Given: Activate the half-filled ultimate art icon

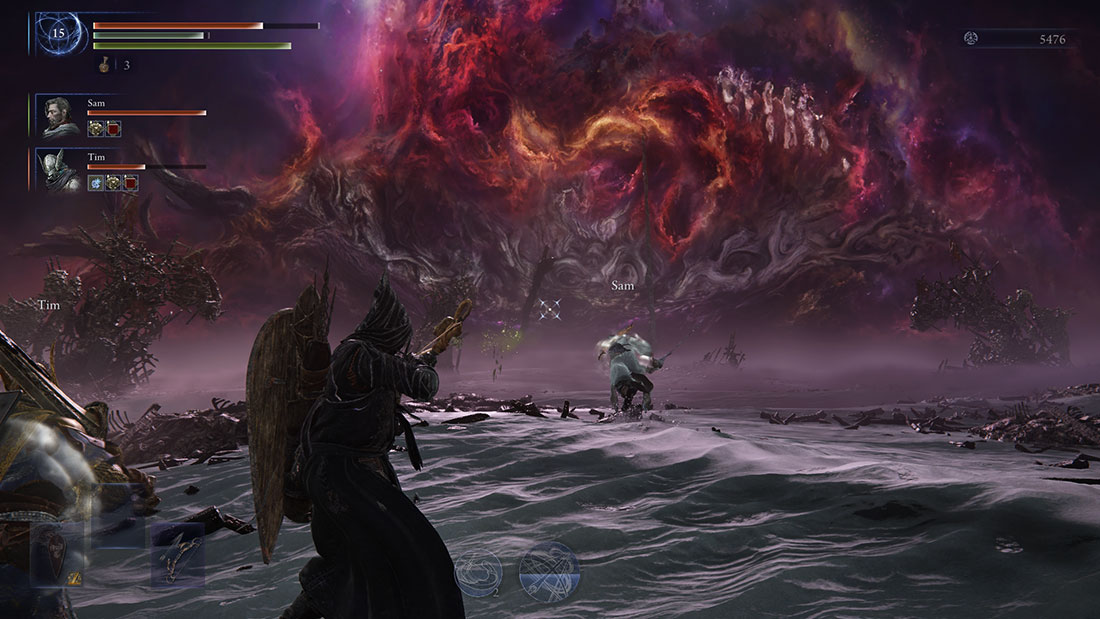Looking at the screenshot, I should pyautogui.click(x=549, y=571).
